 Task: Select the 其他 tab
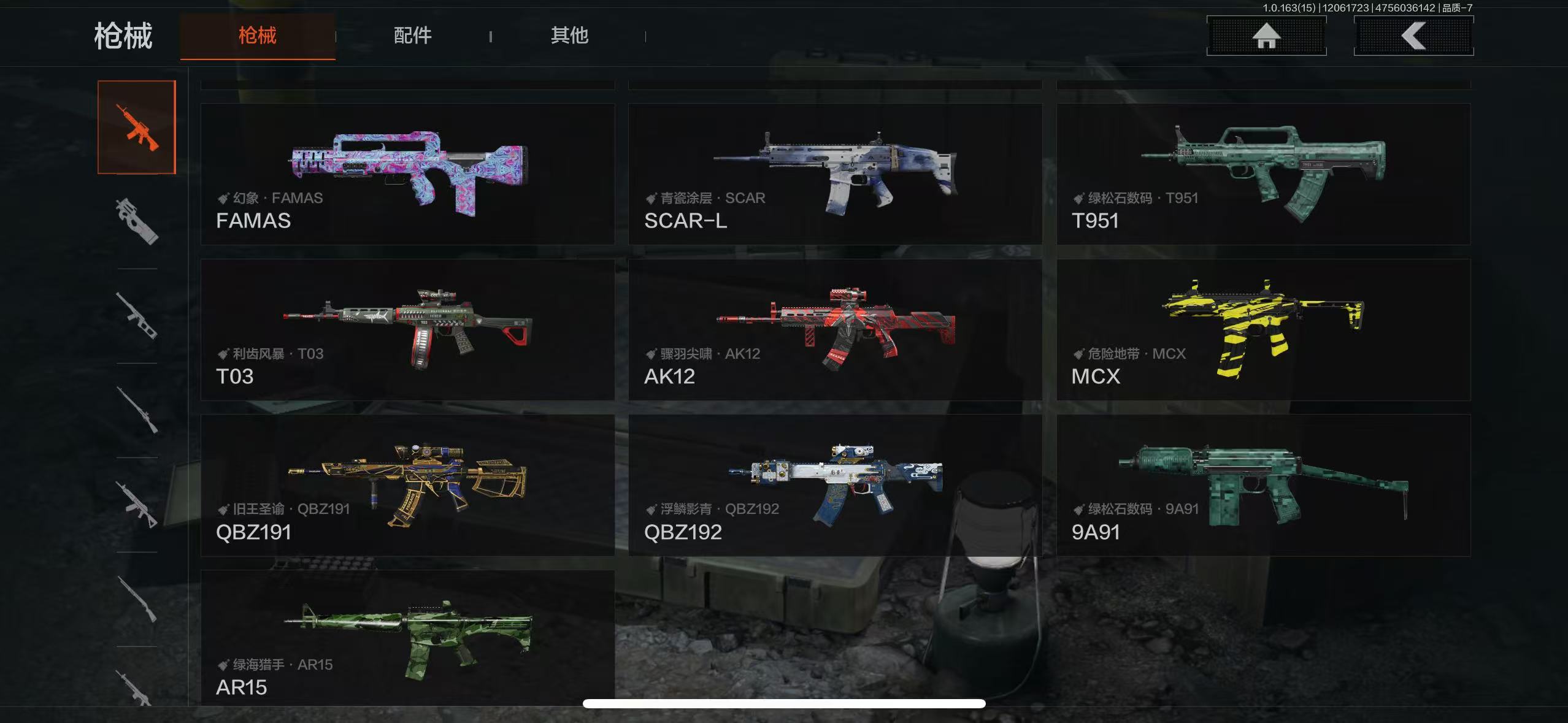coord(569,36)
